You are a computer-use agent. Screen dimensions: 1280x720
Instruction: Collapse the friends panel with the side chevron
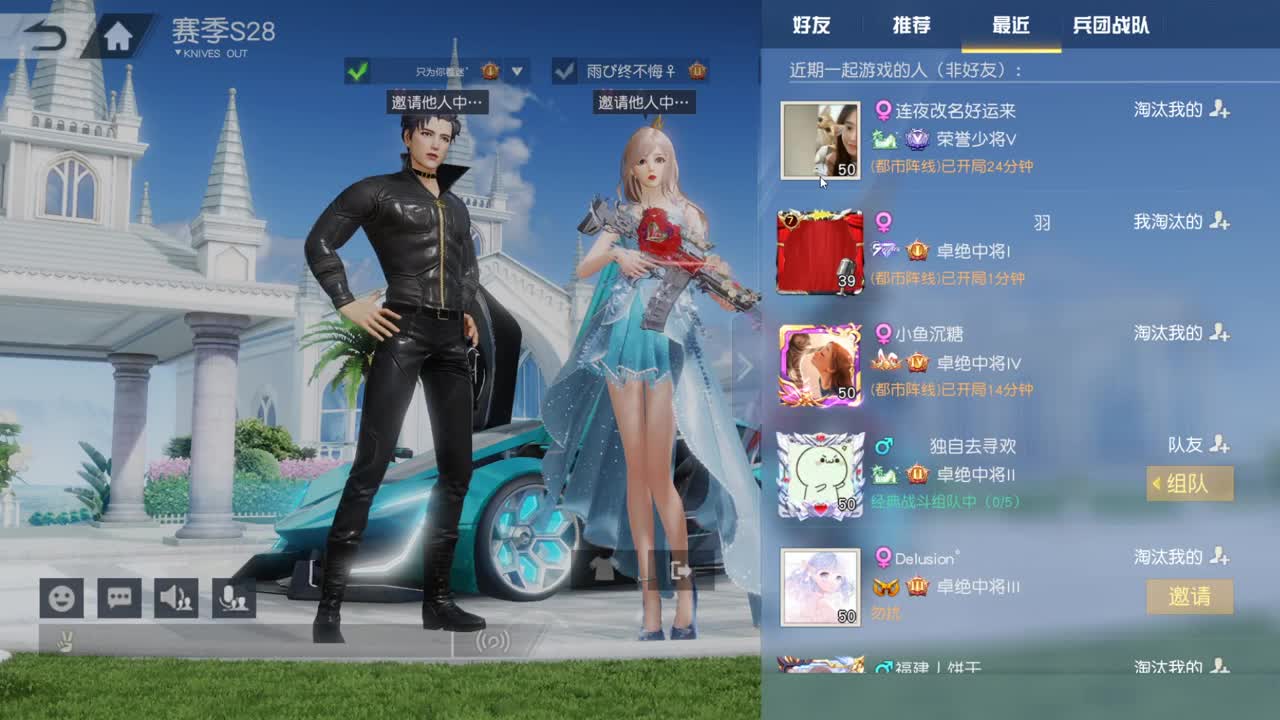click(x=746, y=367)
